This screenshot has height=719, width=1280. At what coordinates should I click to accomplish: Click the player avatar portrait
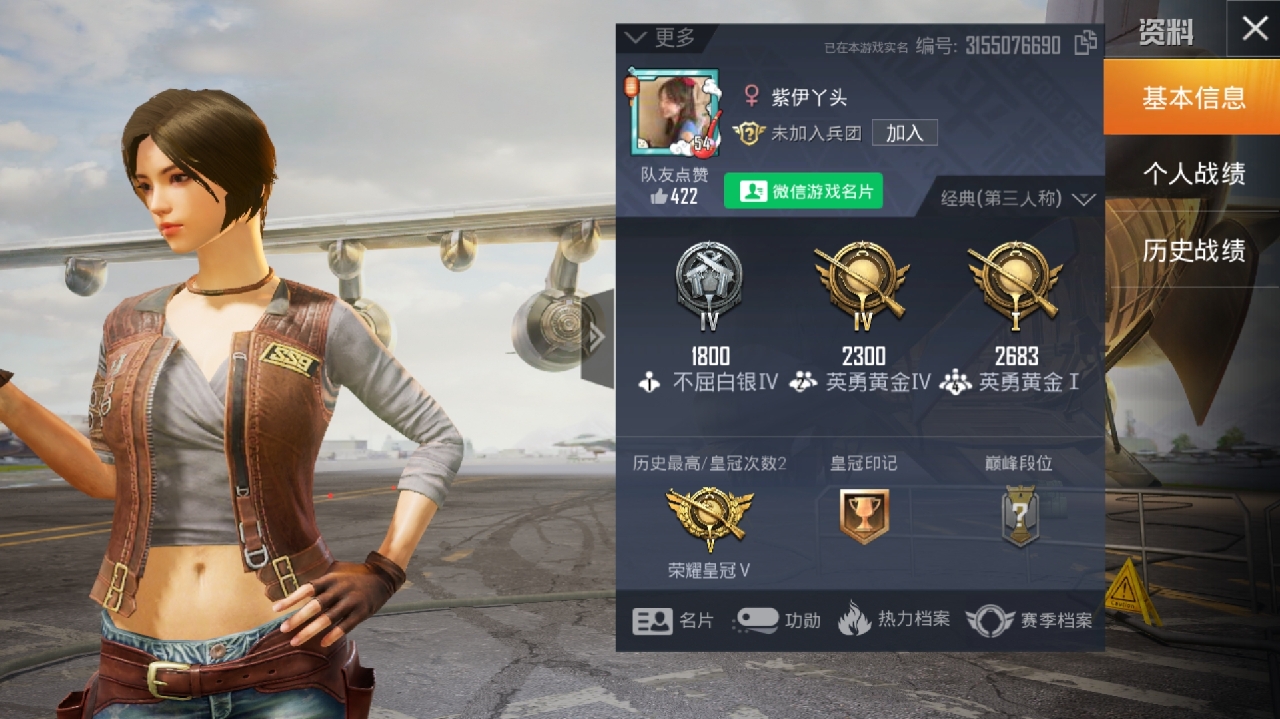pos(673,112)
